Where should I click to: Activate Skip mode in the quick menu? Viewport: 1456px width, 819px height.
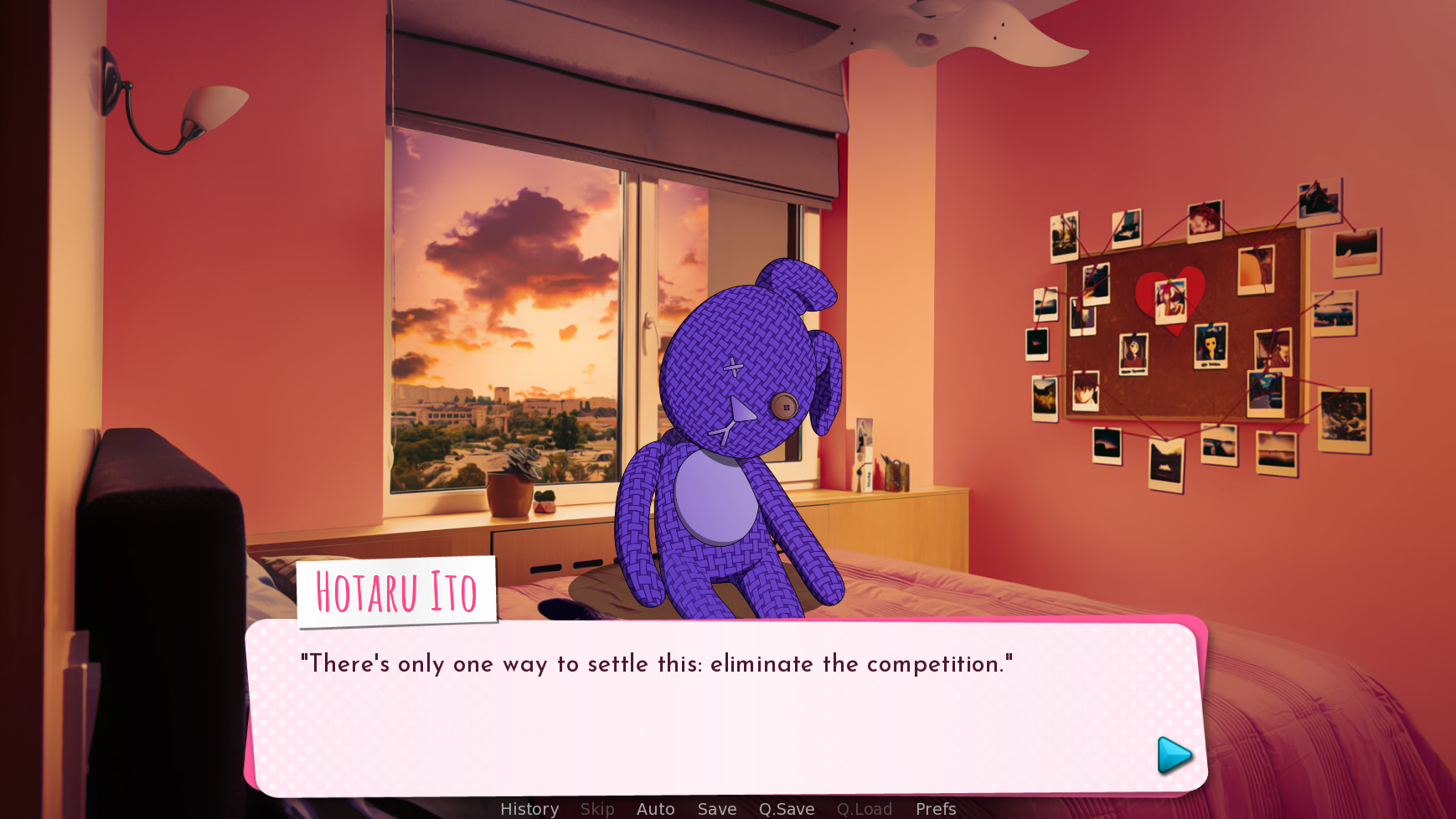click(596, 809)
